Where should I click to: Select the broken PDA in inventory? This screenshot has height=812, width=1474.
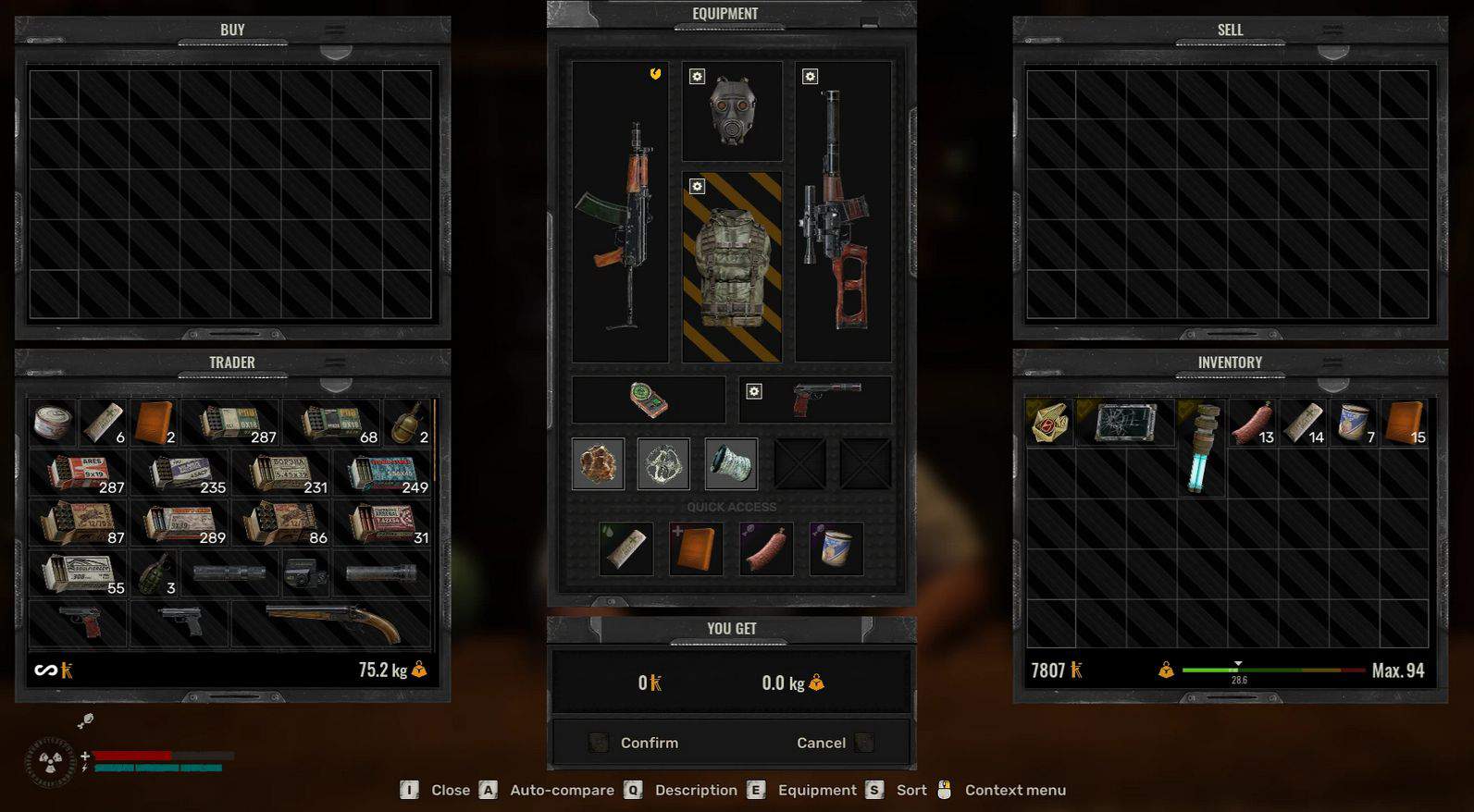click(1125, 424)
